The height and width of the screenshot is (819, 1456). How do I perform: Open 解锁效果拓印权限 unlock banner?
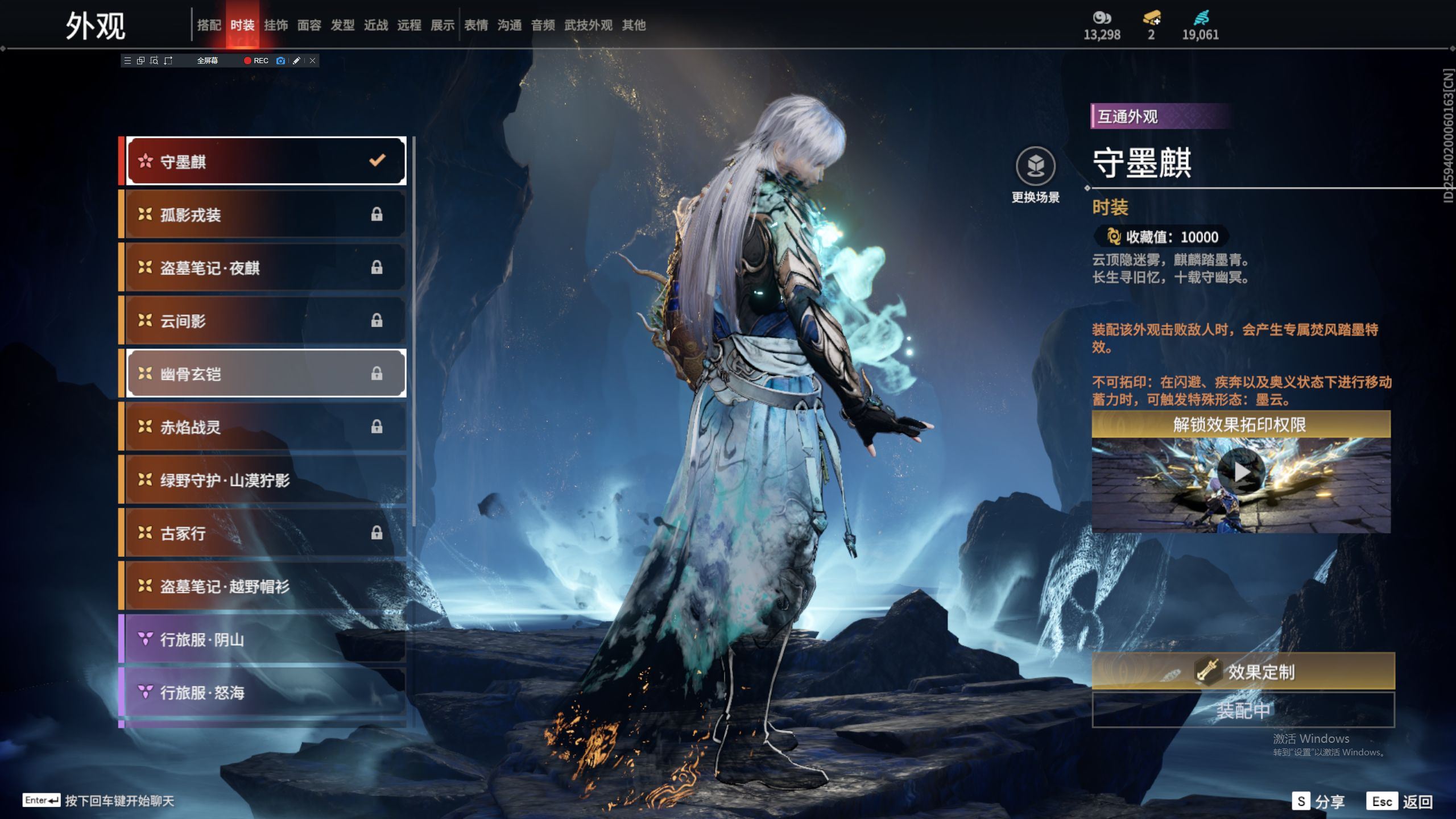coord(1240,424)
